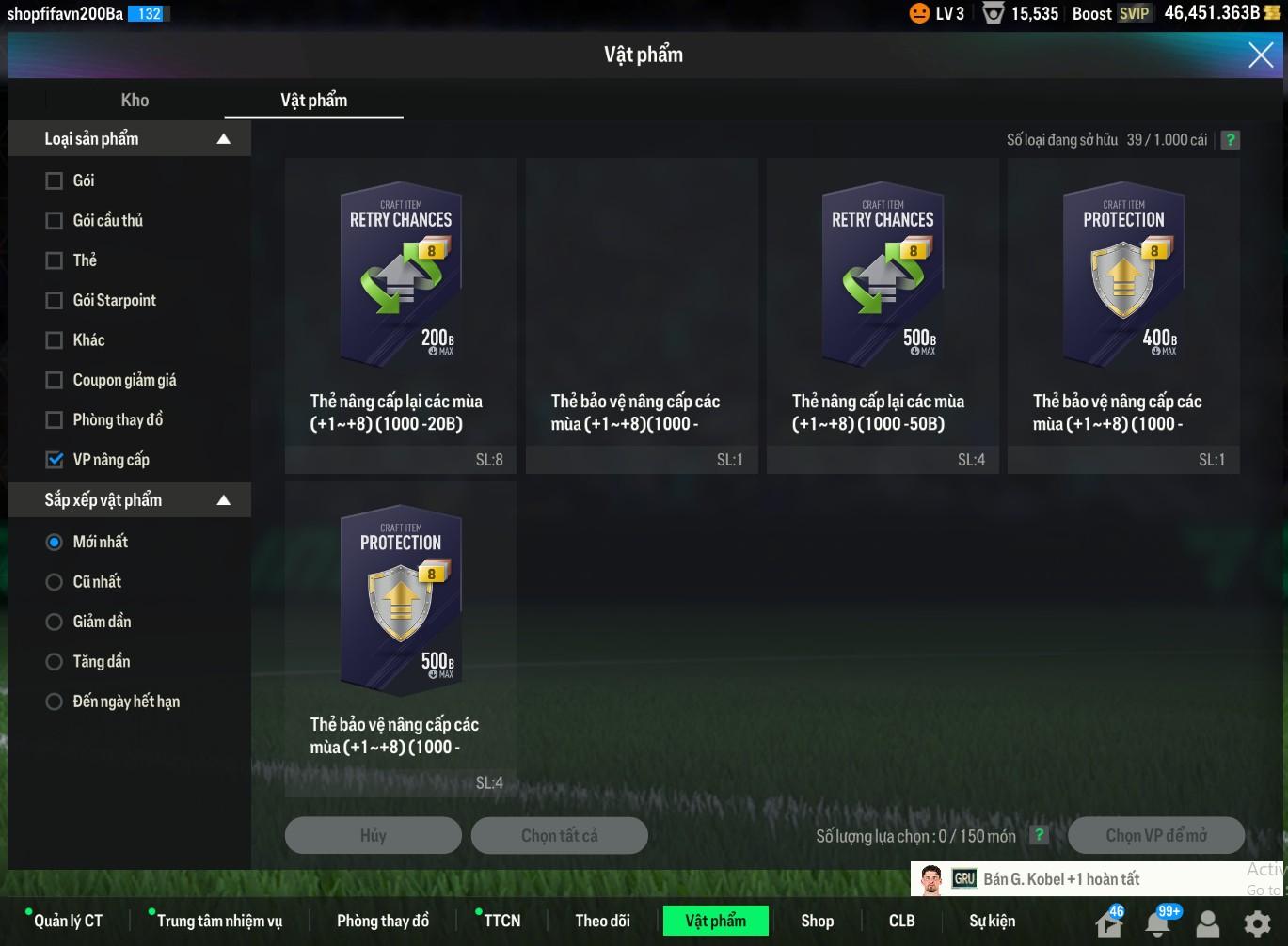Switch to the Kho tab
The image size is (1288, 946).
pyautogui.click(x=135, y=100)
